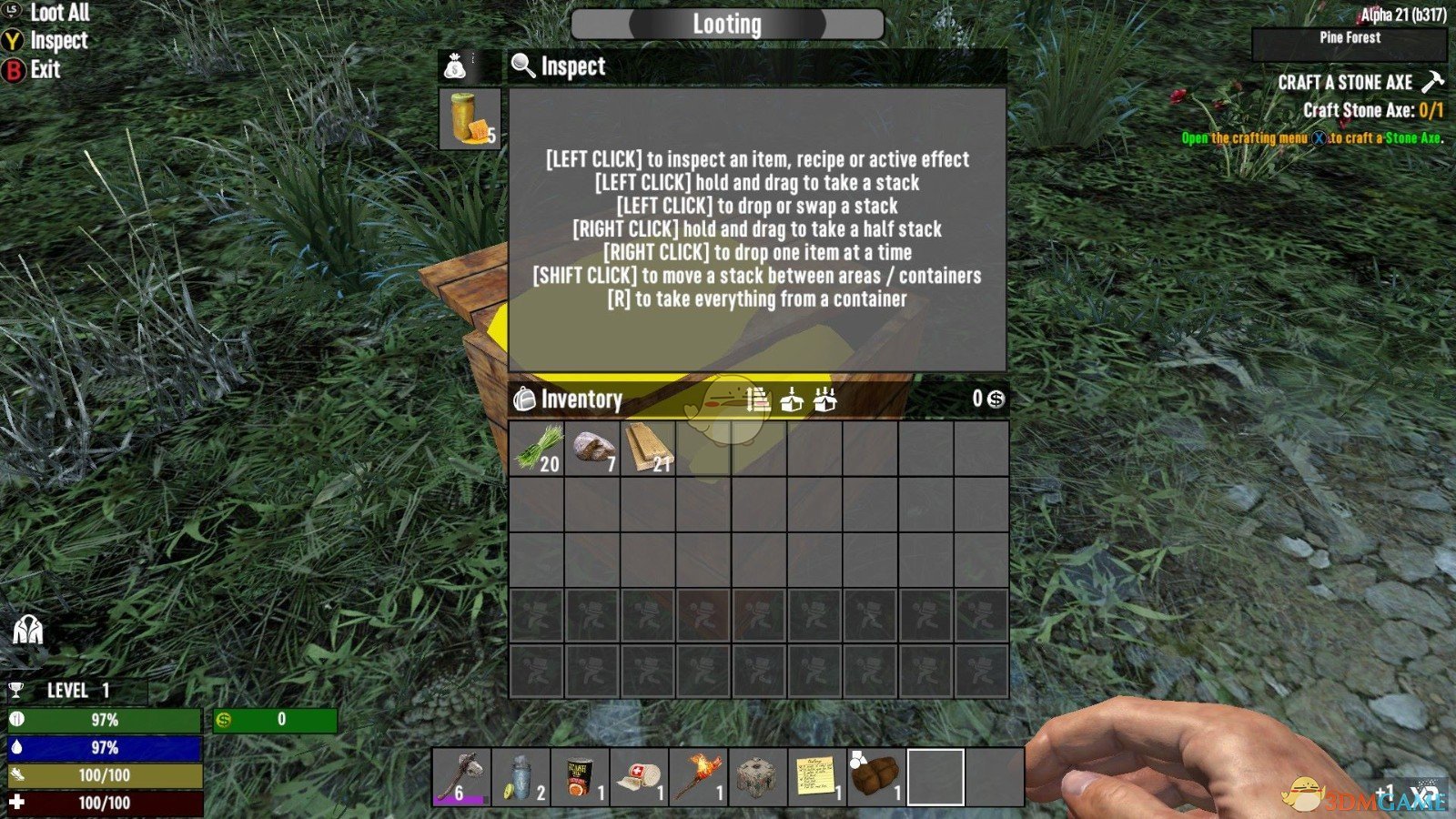Click the single-arrow stash into box button
This screenshot has height=819, width=1456.
(792, 399)
